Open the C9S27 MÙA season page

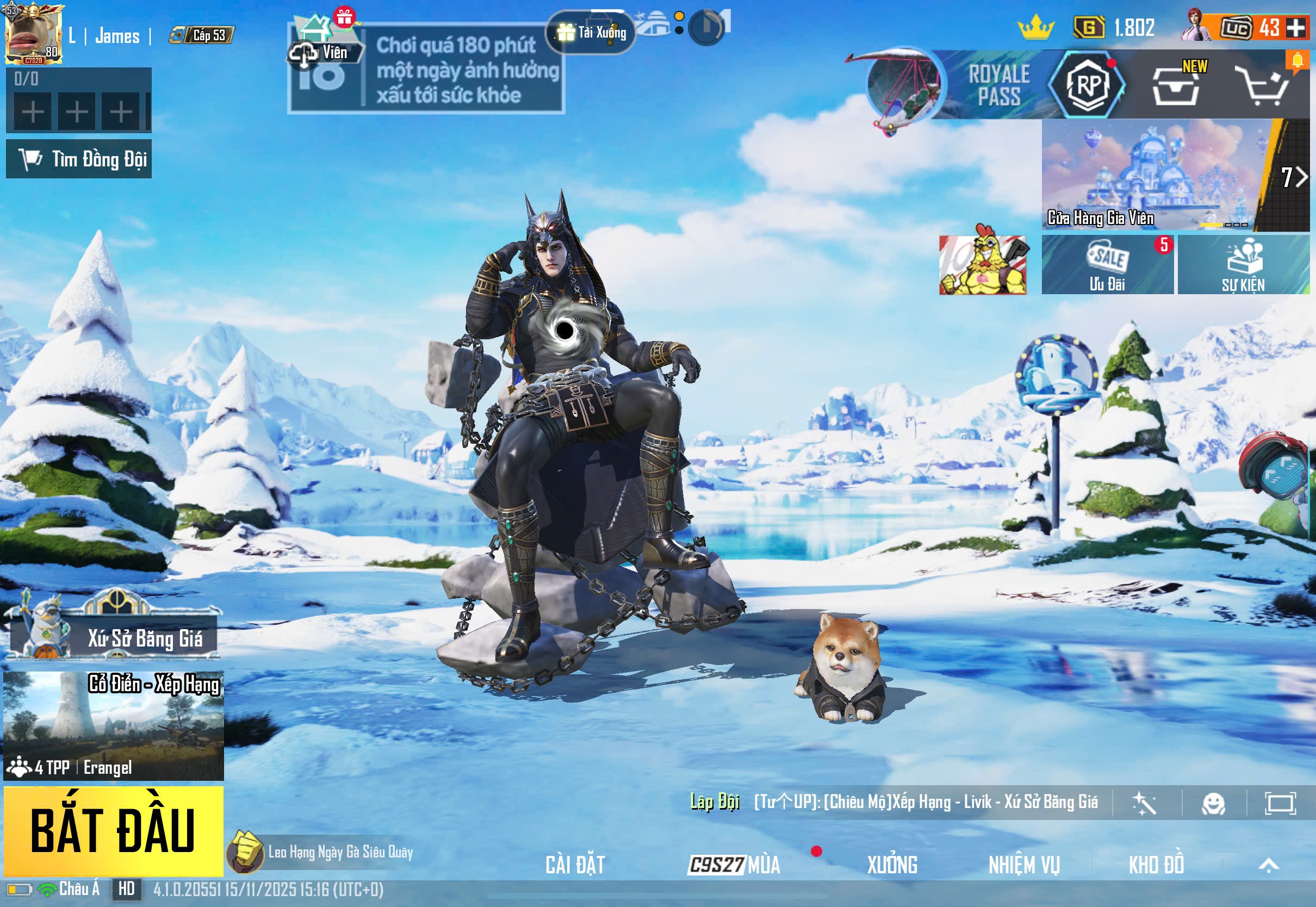tap(734, 865)
